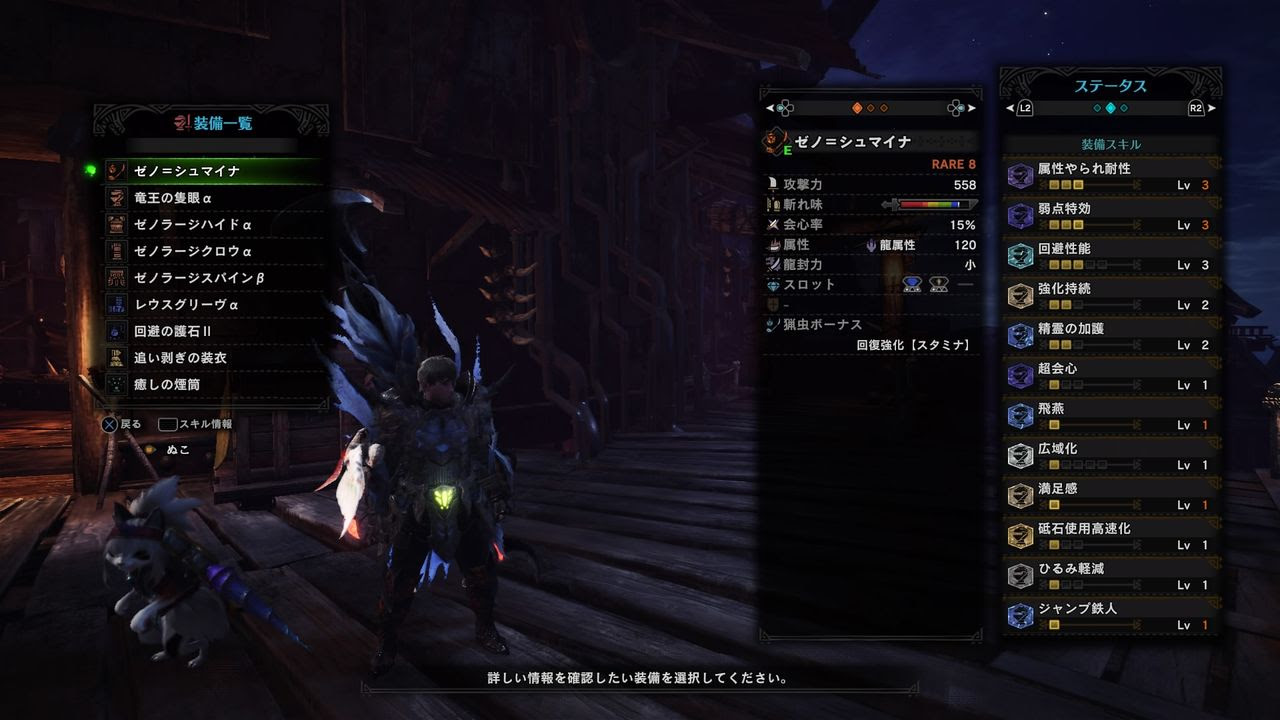Viewport: 1280px width, 720px height.
Task: Select the third diamond page indicator
Action: pos(884,106)
